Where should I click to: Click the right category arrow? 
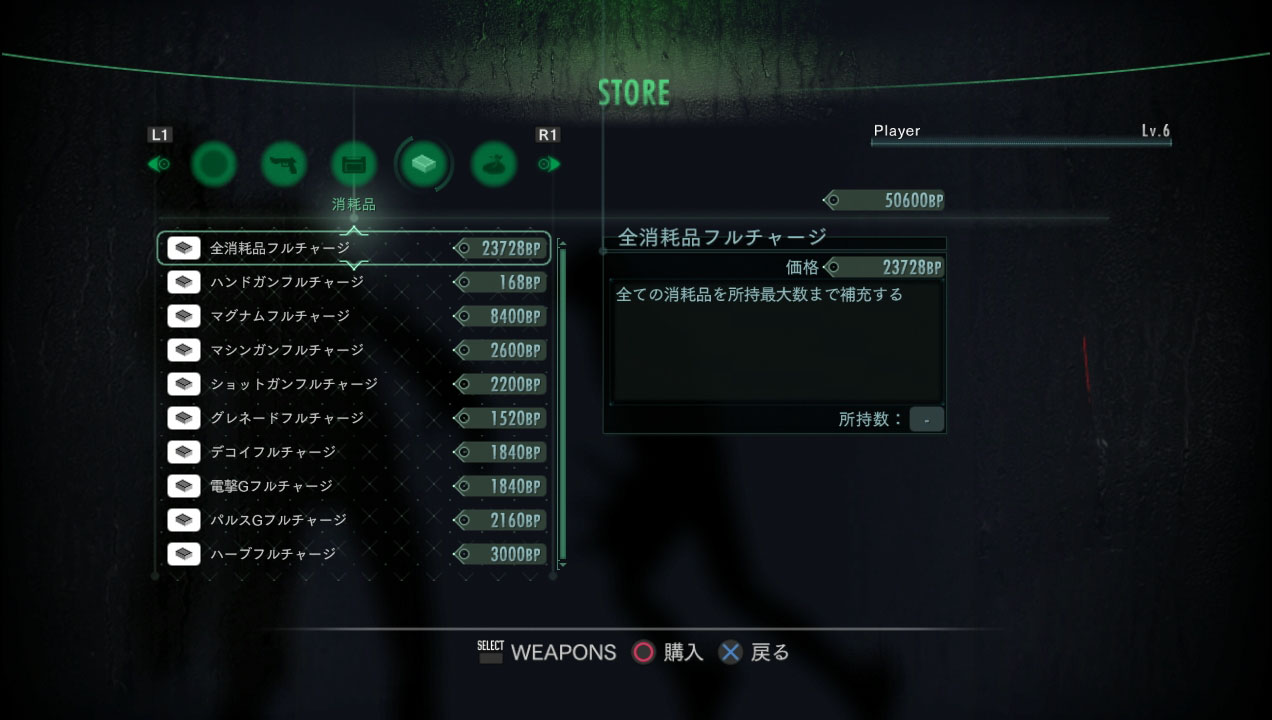pos(549,164)
